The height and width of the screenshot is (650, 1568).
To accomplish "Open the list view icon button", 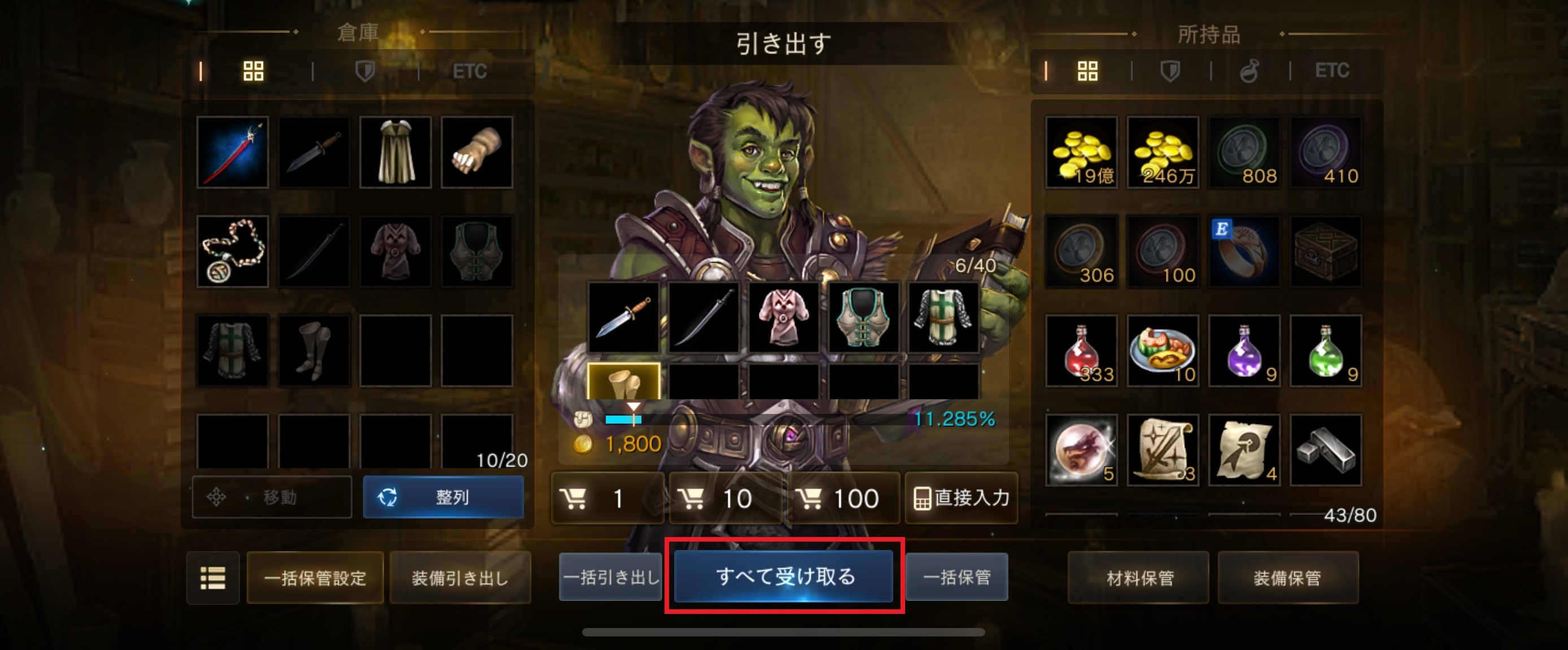I will [x=212, y=578].
